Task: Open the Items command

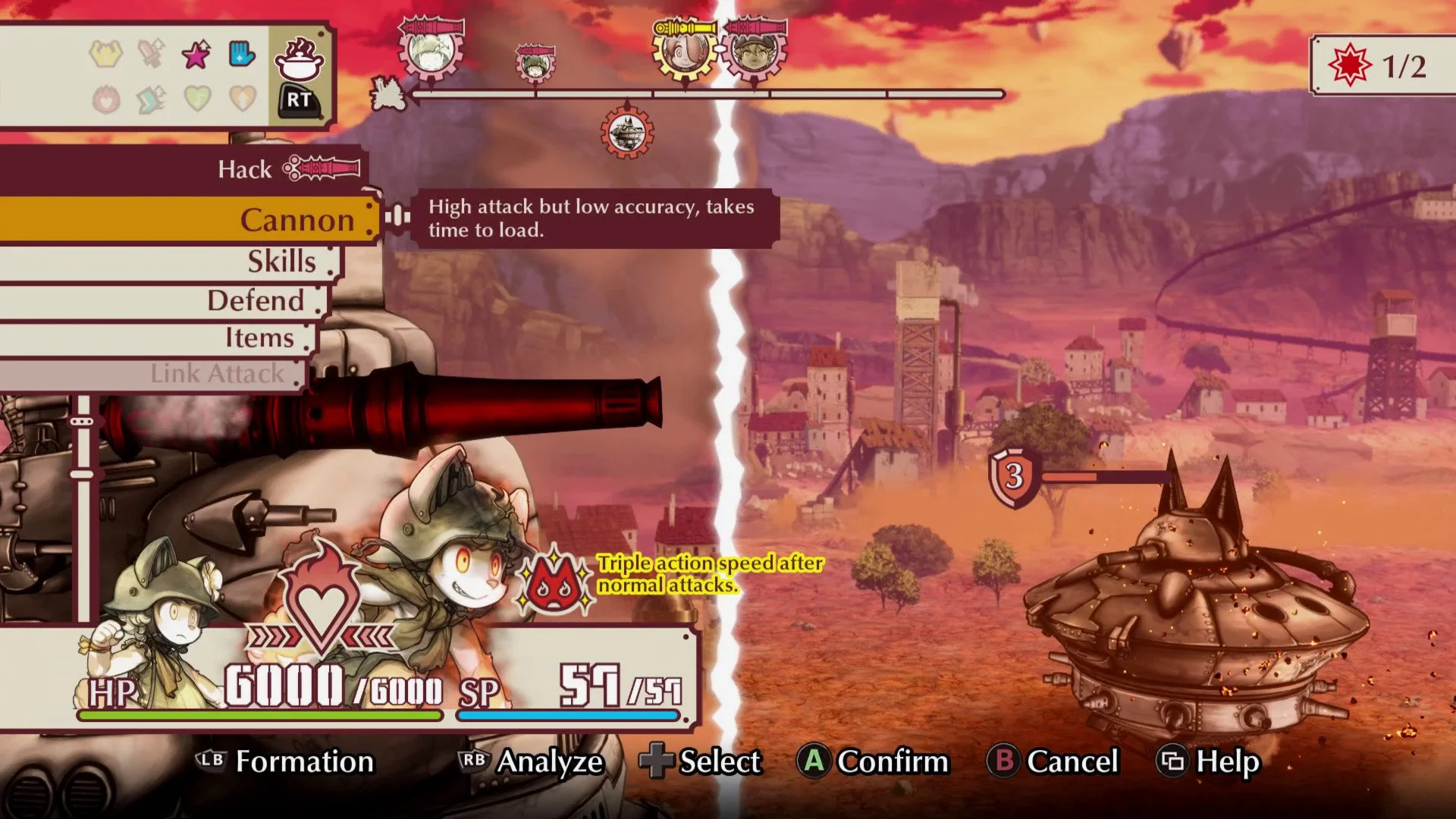Action: [x=262, y=338]
